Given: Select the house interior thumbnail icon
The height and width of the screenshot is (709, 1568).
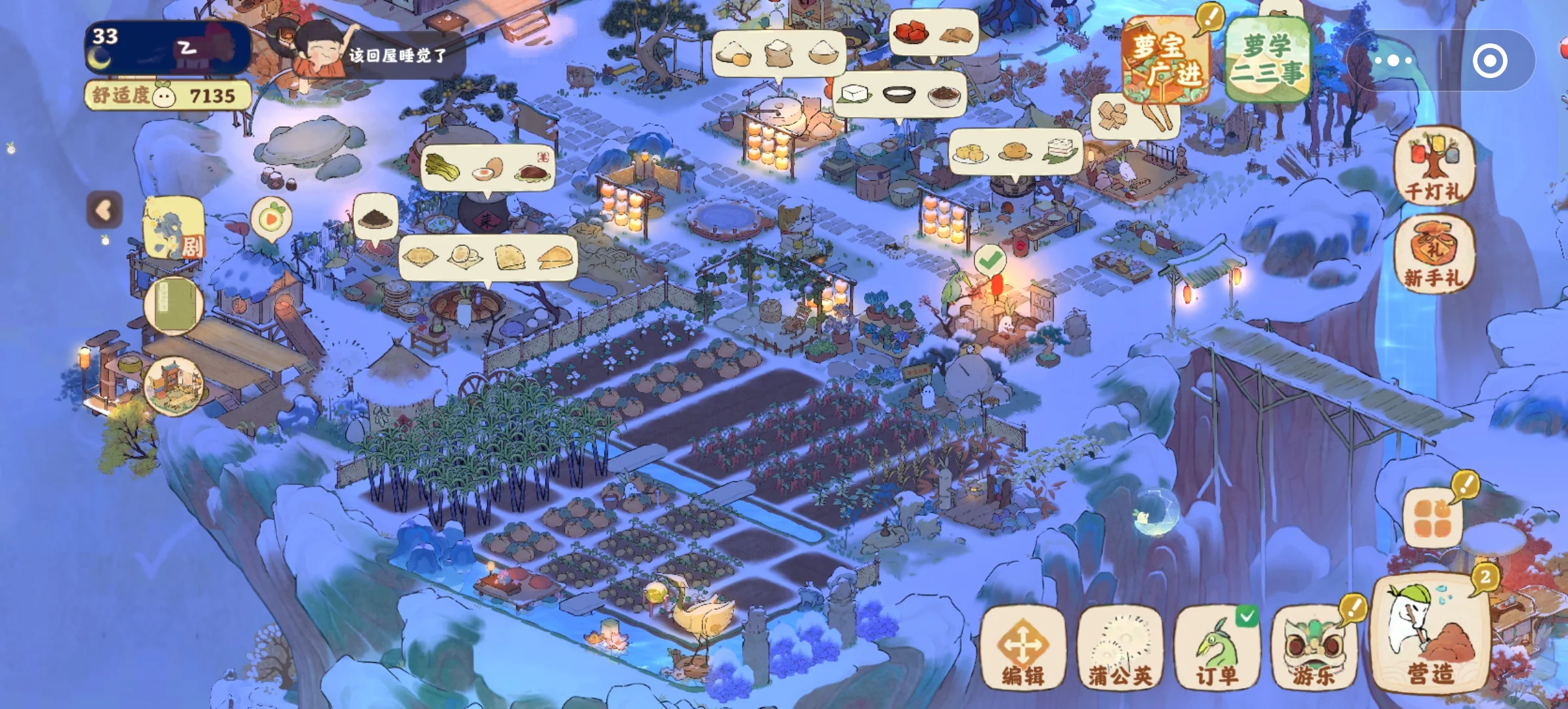Looking at the screenshot, I should tap(174, 387).
